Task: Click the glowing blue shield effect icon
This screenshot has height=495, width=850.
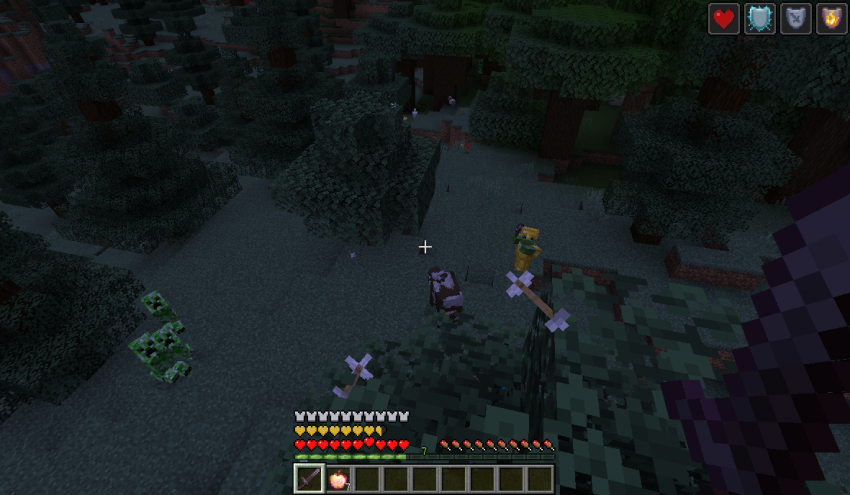Action: click(x=760, y=19)
